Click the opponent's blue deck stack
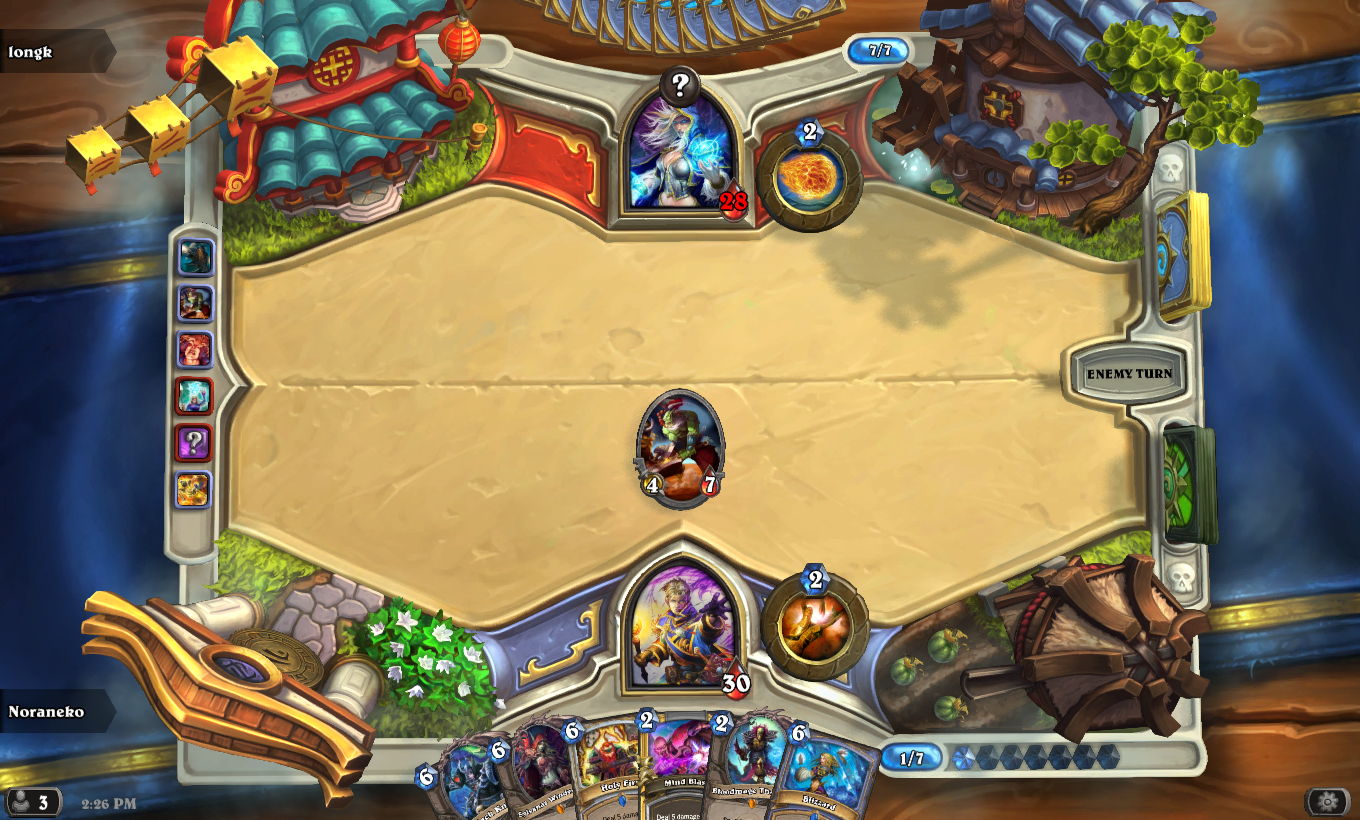Screen dimensions: 1360x820 1183,254
